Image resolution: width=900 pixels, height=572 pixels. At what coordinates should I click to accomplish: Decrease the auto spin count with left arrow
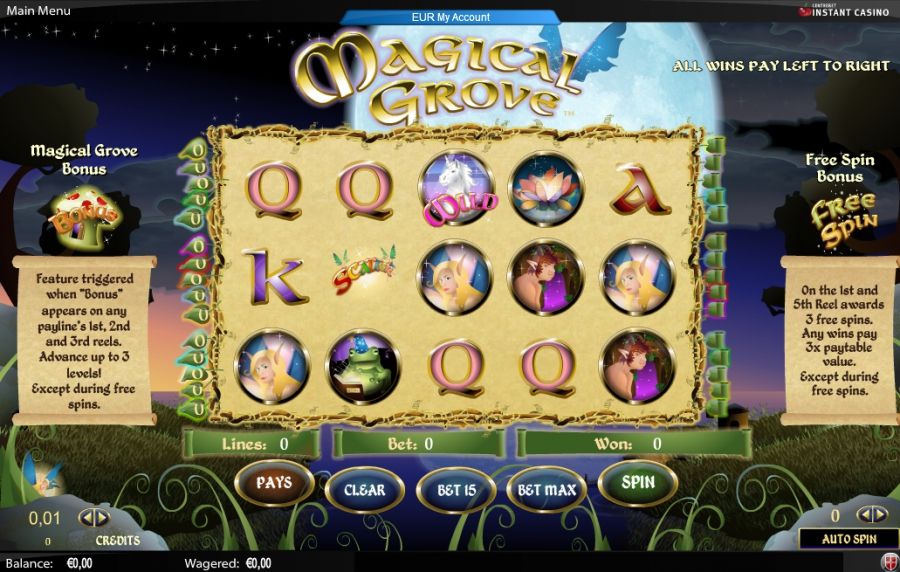864,515
